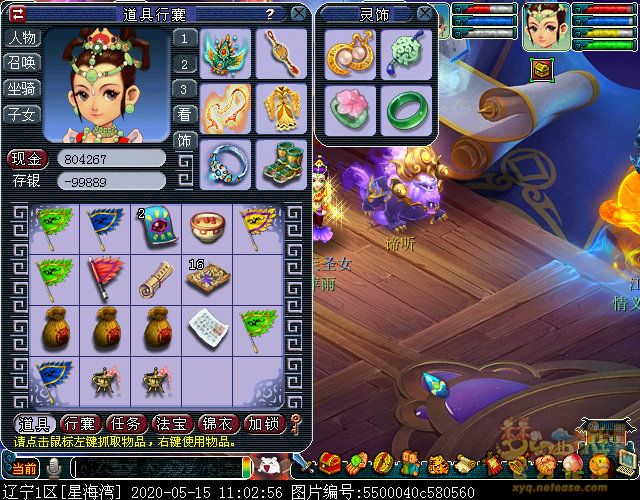Close the 道具行囊 inventory window

298,14
